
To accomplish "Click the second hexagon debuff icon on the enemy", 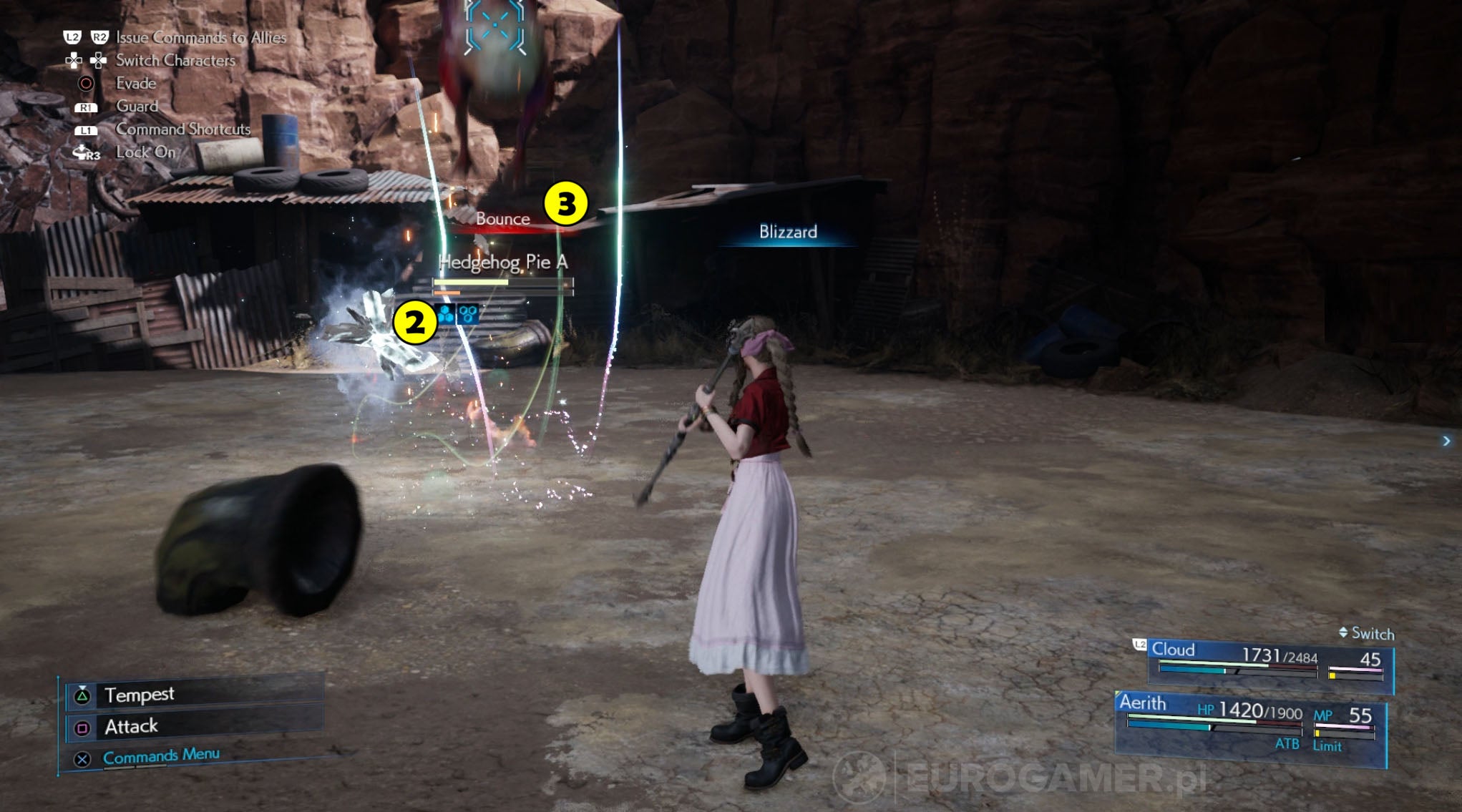I will tap(467, 313).
